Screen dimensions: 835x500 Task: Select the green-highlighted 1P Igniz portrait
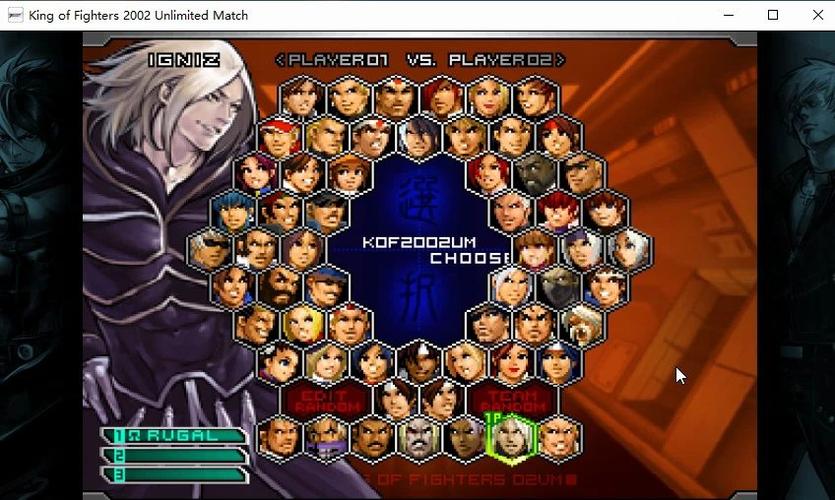coord(512,437)
